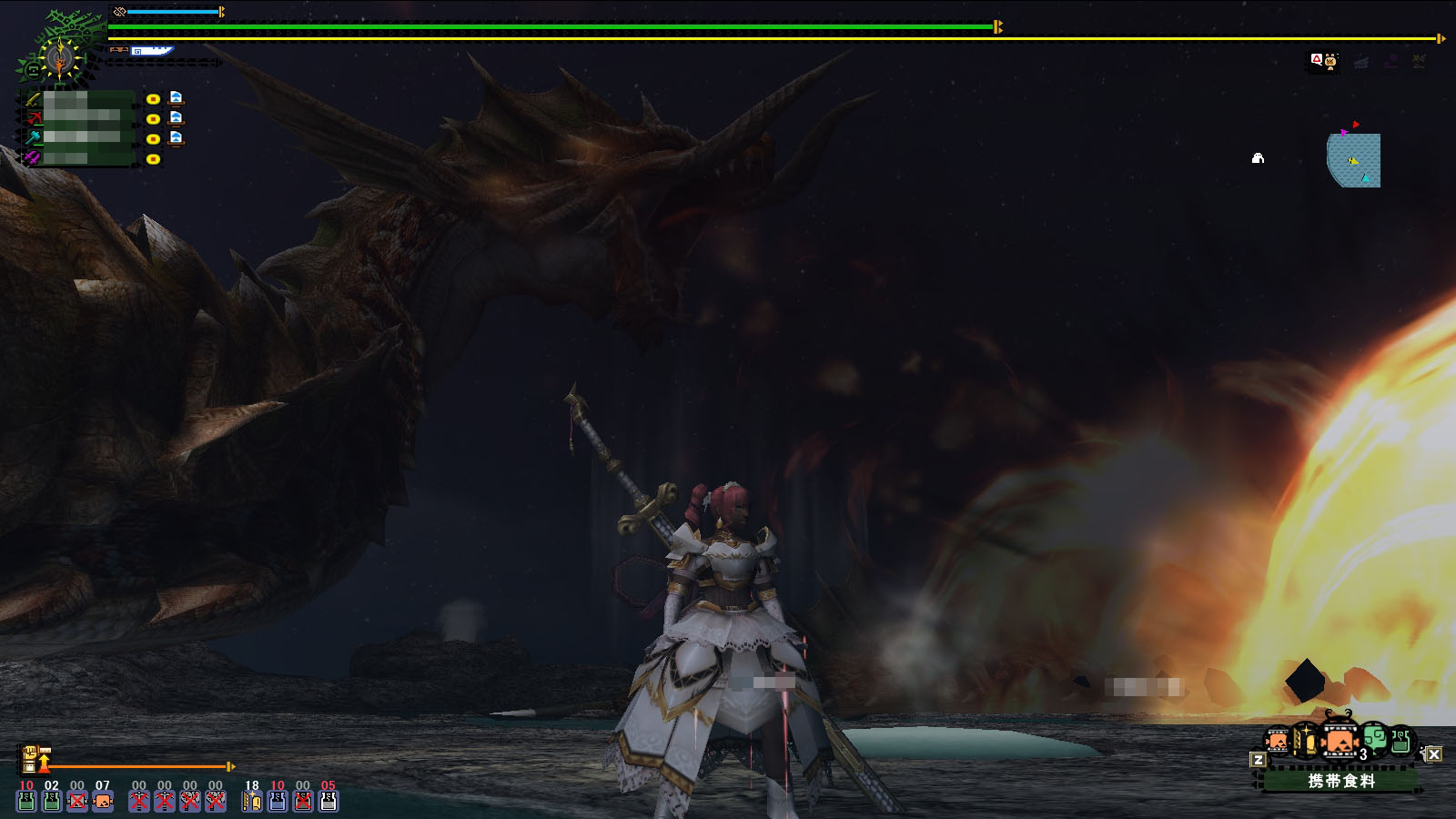Choose the orange ration slot showing 07

point(103,801)
